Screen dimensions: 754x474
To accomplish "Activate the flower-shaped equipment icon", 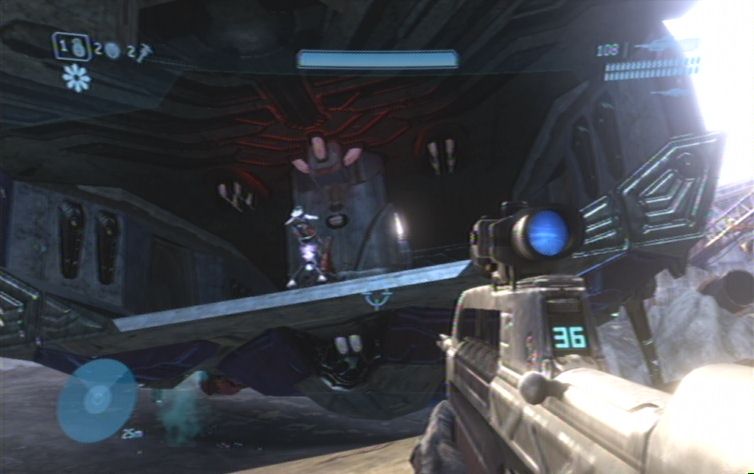I will (x=76, y=78).
